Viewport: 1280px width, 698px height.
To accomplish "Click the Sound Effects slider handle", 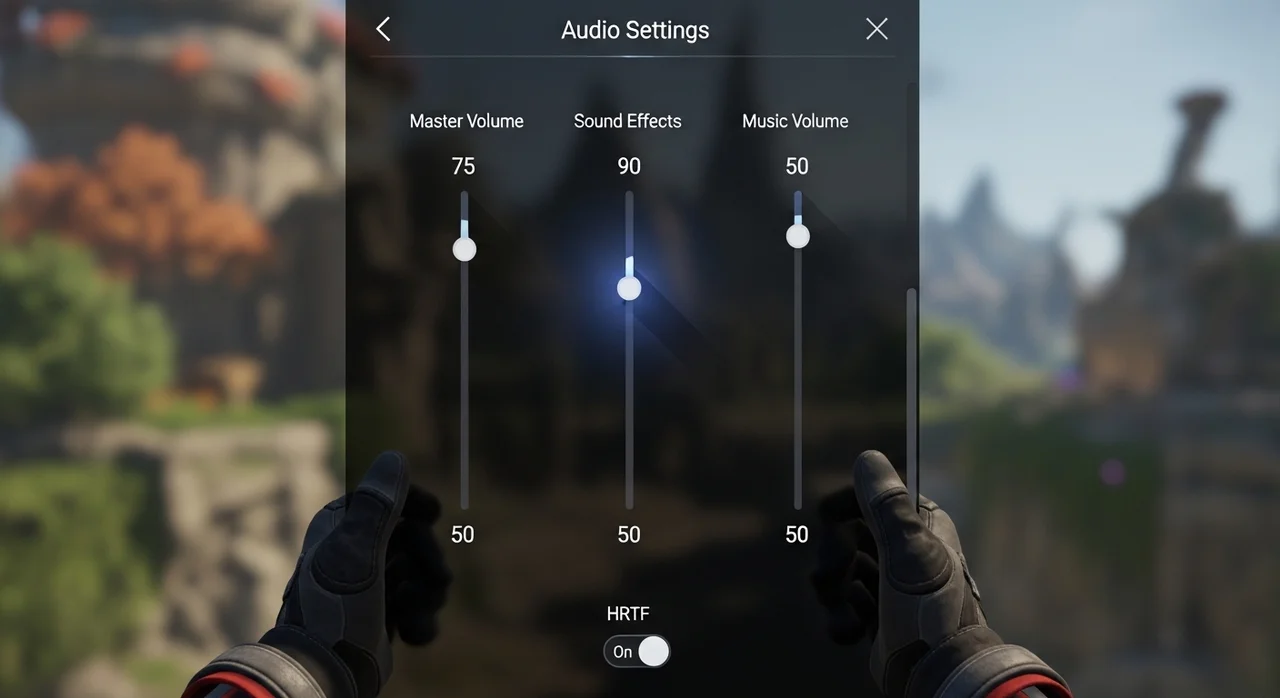I will coord(629,288).
